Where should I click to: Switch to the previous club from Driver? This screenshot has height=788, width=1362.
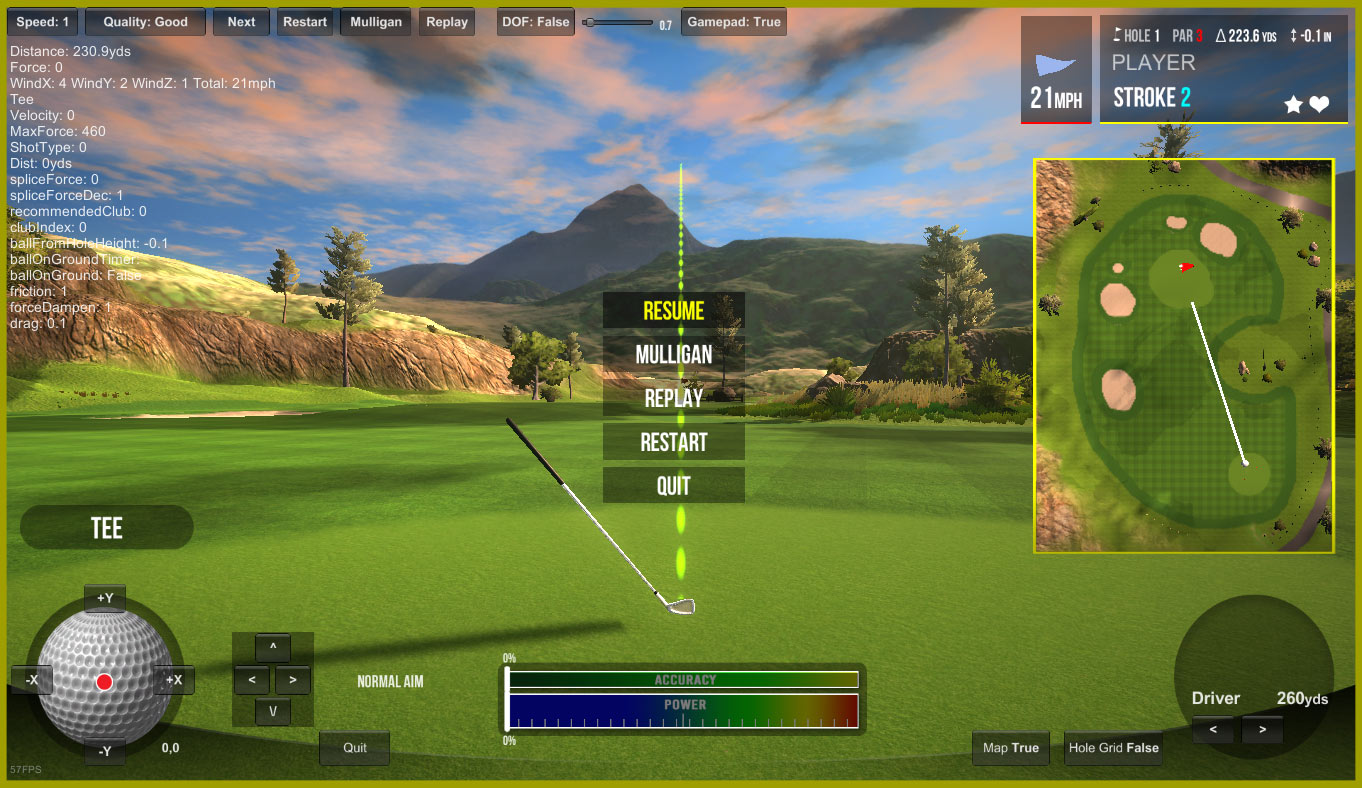[1213, 730]
